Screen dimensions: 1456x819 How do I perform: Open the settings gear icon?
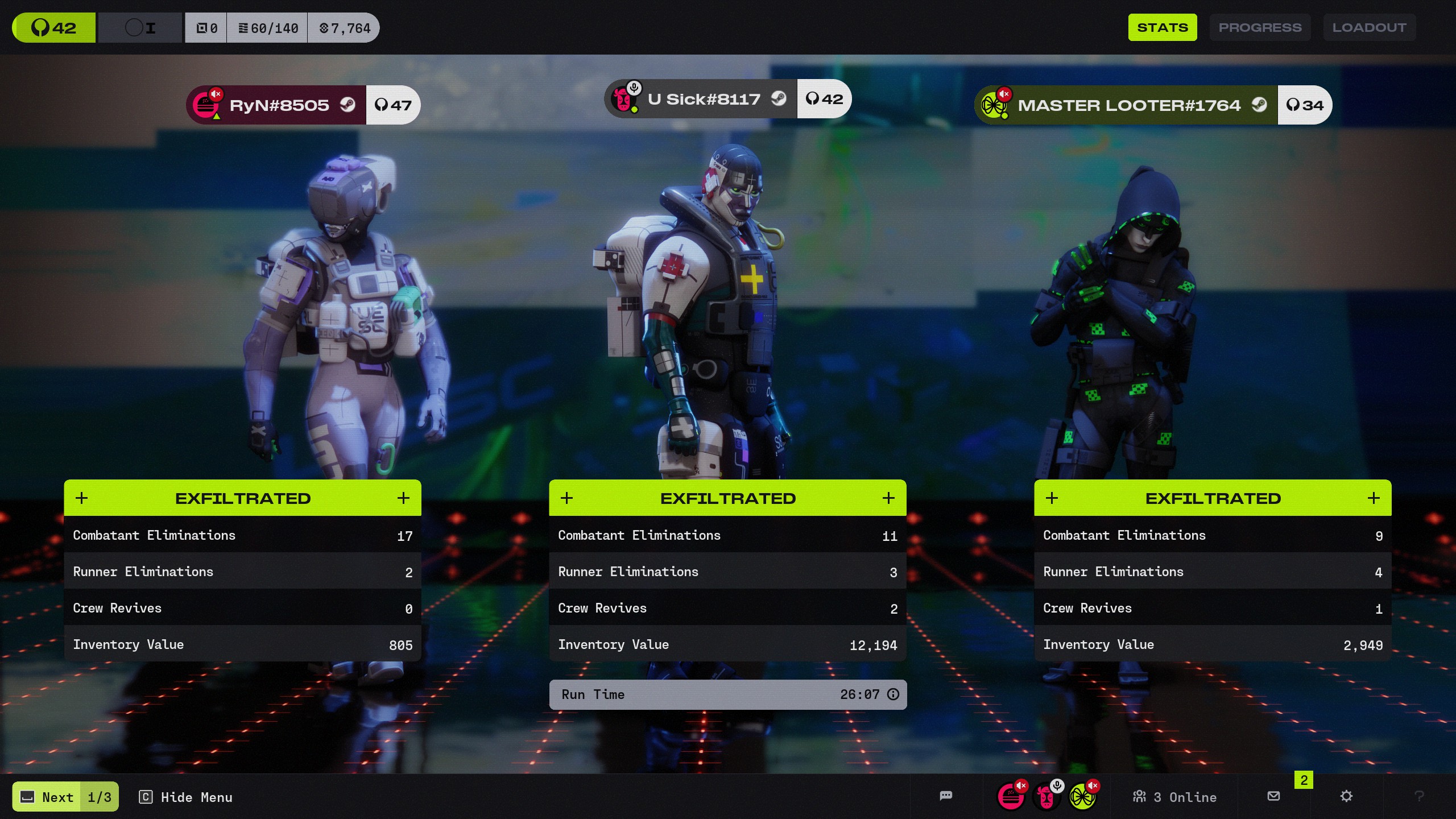point(1346,796)
